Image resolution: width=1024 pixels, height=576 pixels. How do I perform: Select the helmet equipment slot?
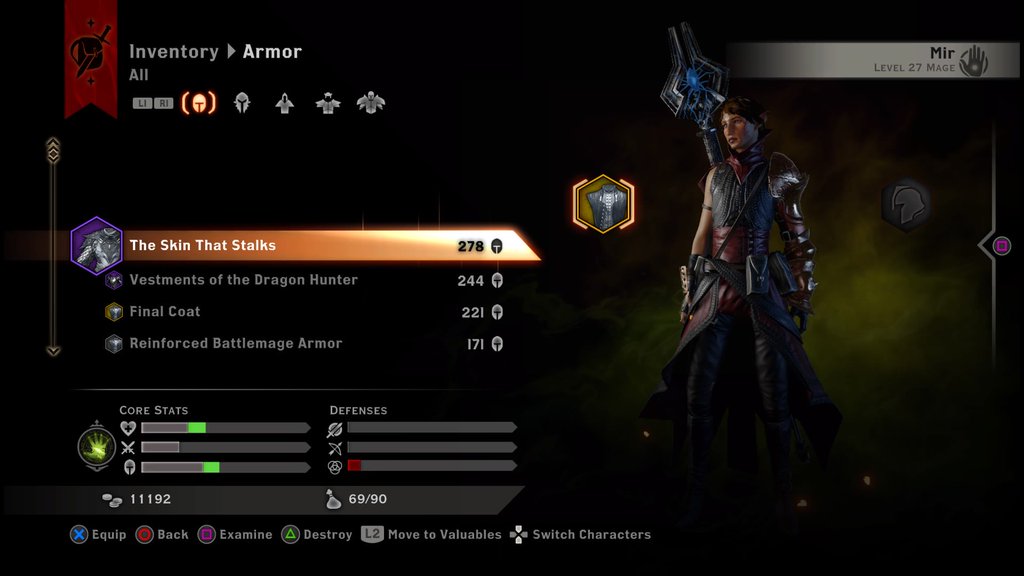[906, 204]
